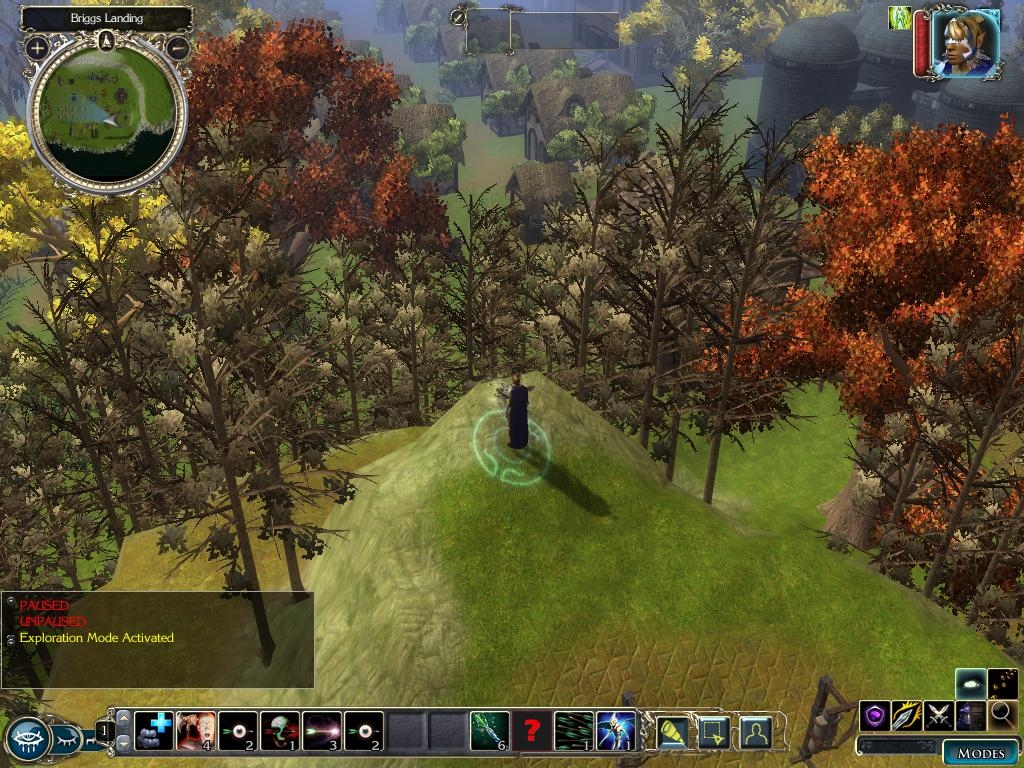
Task: Click the green status effect icon beside portrait
Action: (x=900, y=17)
